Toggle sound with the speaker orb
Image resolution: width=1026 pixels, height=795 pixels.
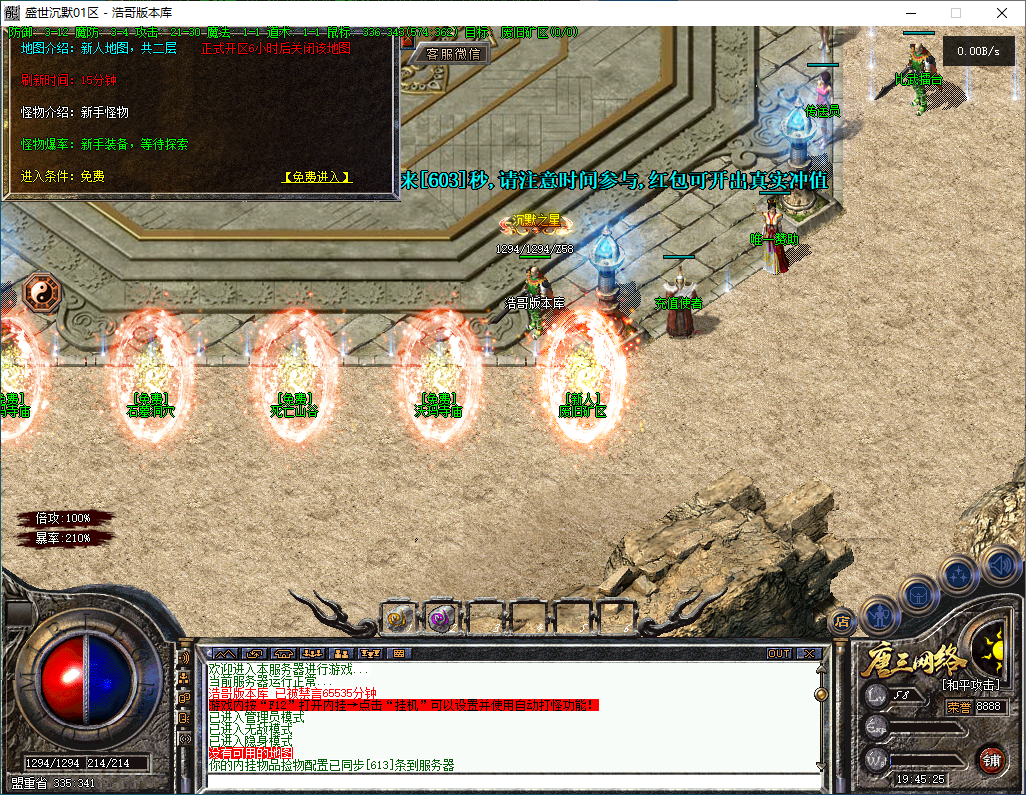tap(999, 565)
